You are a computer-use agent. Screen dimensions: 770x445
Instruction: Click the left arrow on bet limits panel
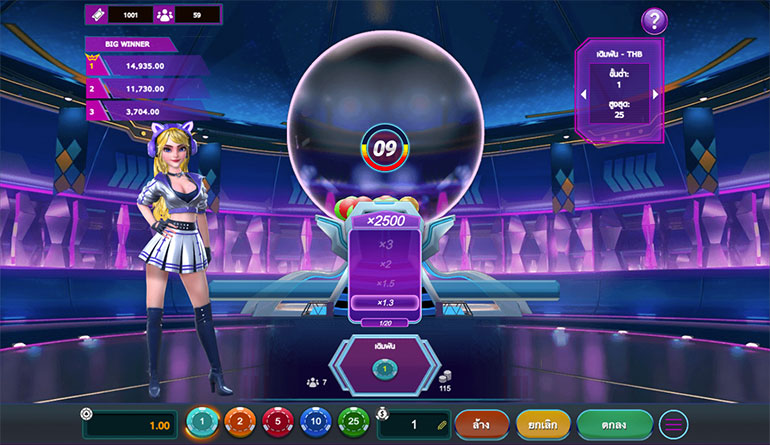583,94
